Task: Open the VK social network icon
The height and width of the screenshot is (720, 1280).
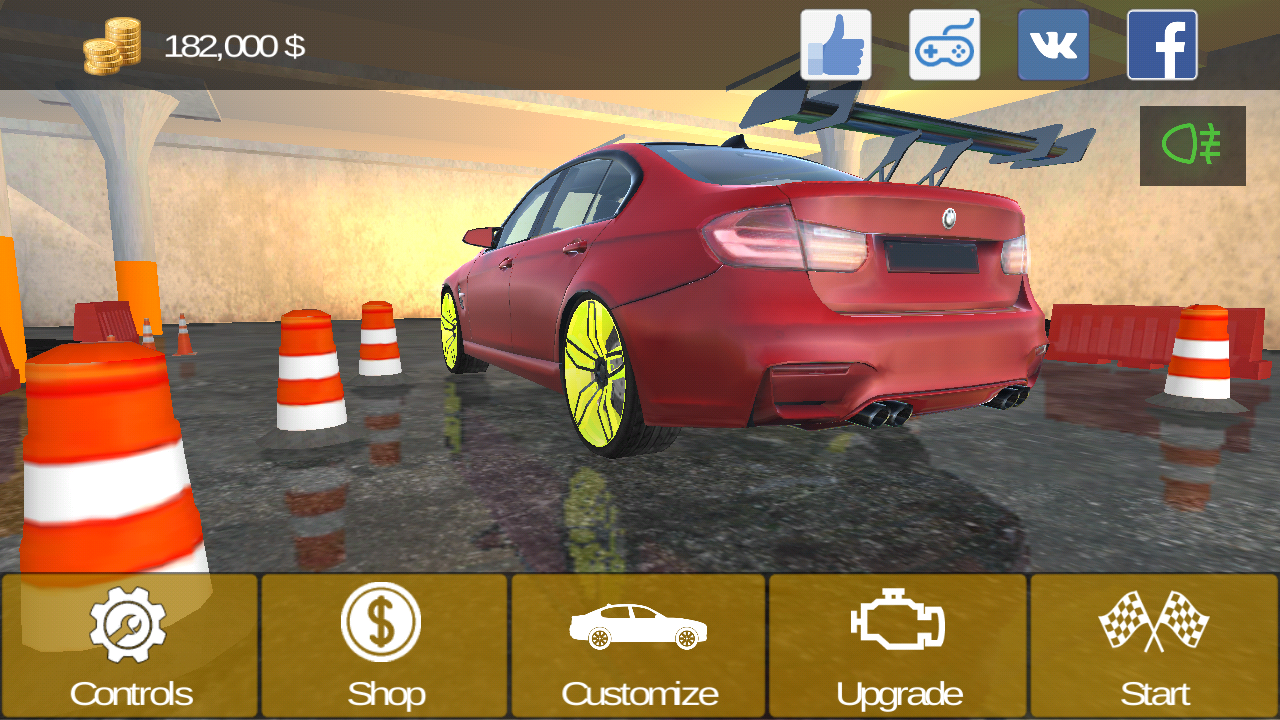Action: point(1053,46)
